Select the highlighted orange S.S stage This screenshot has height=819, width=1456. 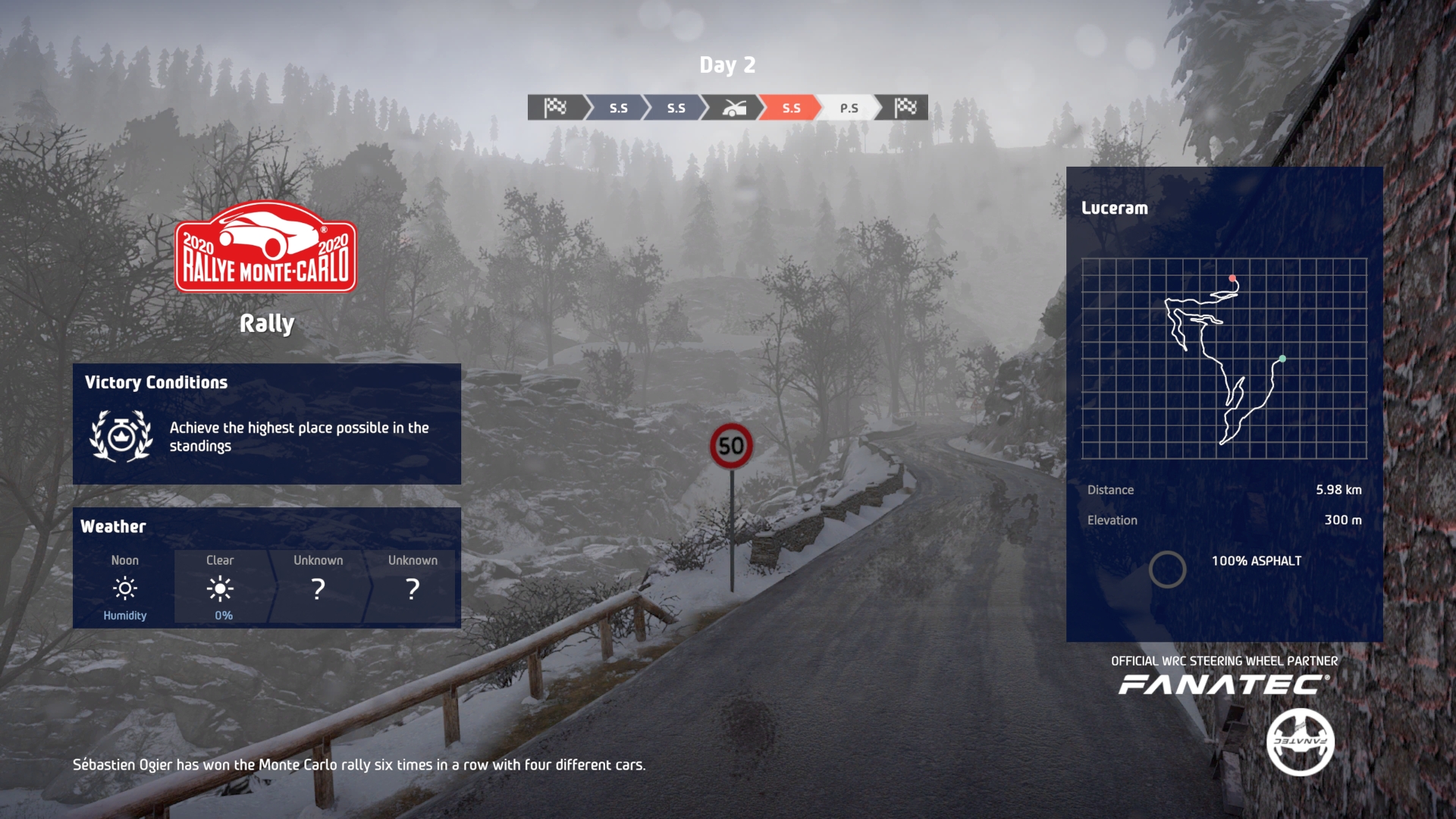click(x=791, y=108)
